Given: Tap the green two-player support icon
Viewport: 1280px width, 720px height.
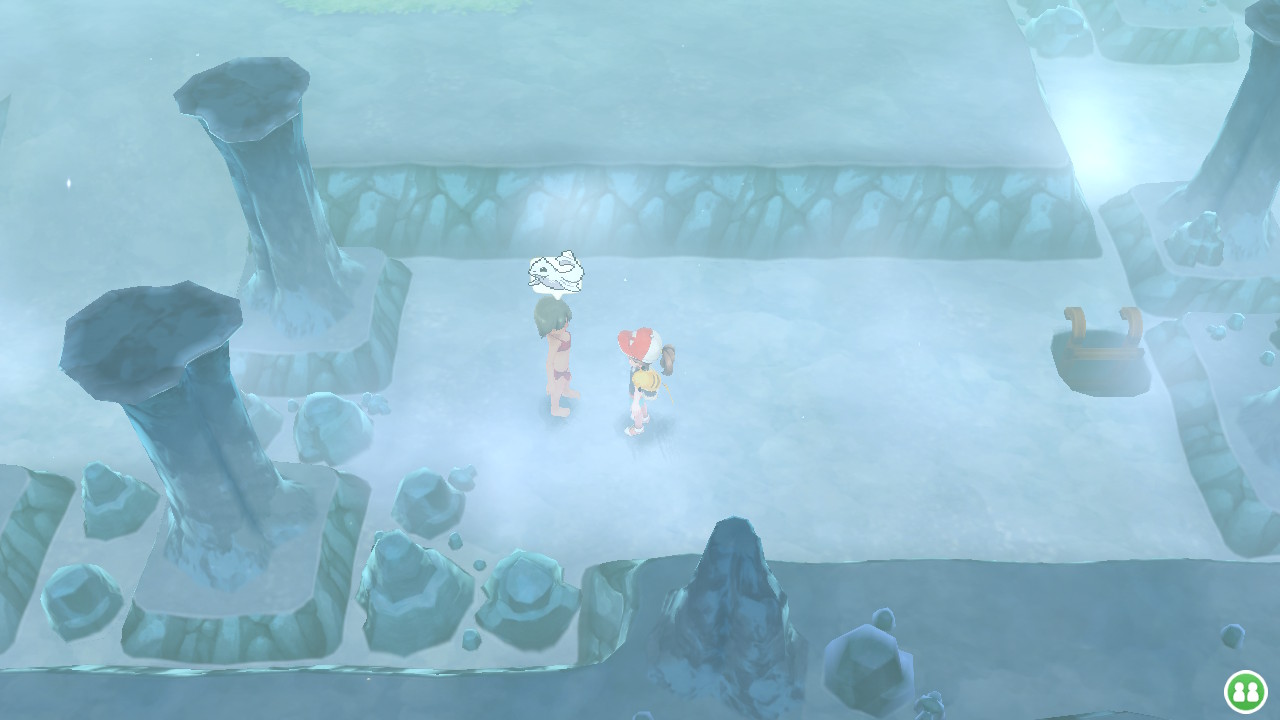Looking at the screenshot, I should coord(1245,691).
